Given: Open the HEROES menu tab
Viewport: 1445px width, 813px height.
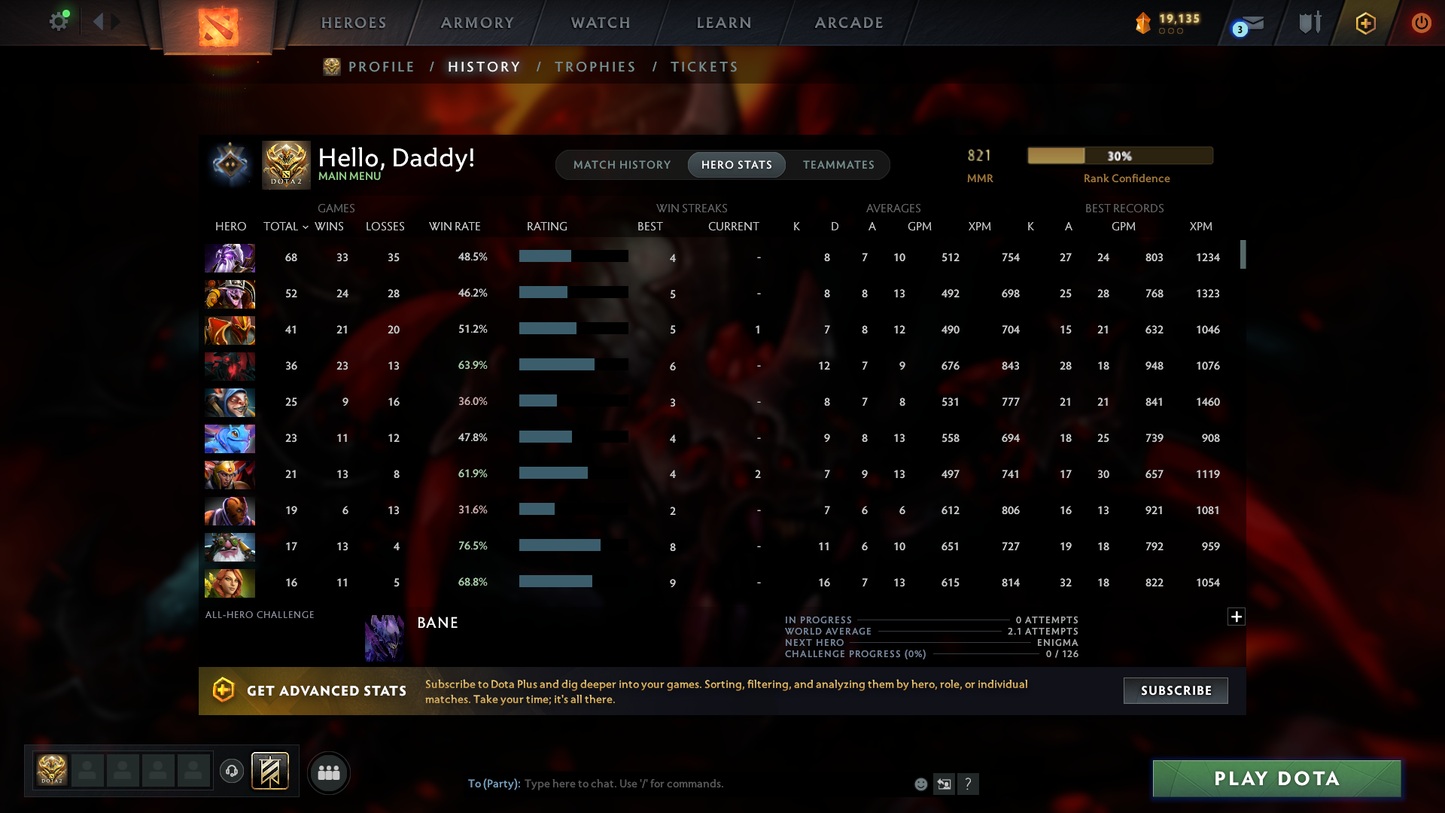Looking at the screenshot, I should point(352,21).
